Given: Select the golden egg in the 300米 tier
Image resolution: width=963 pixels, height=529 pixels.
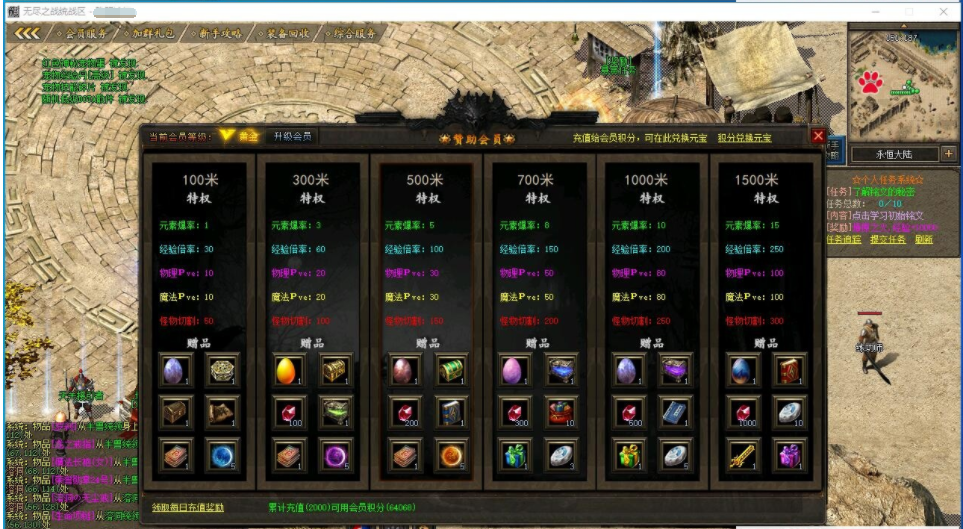Looking at the screenshot, I should click(x=290, y=370).
